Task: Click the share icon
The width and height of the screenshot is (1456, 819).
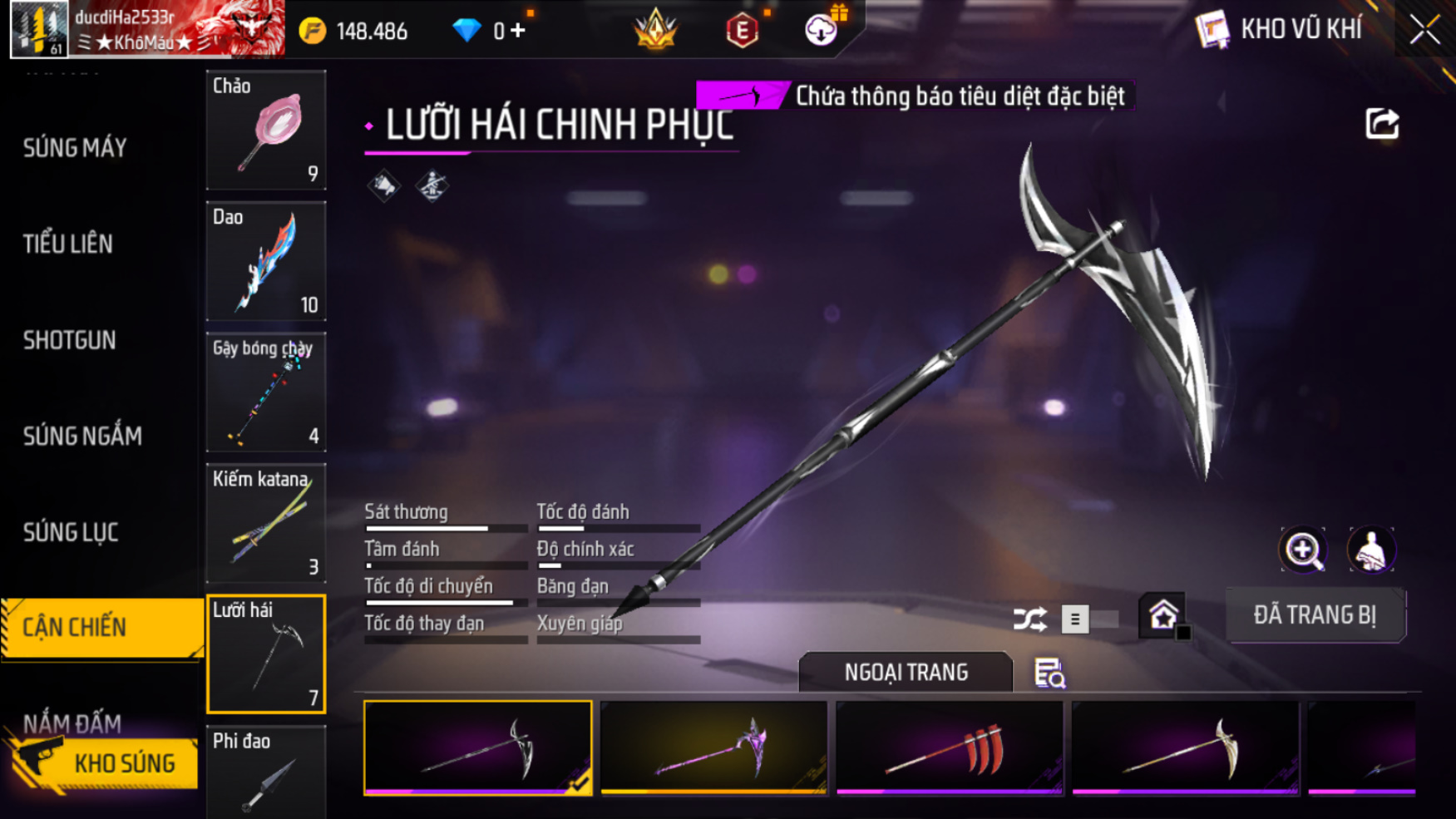Action: click(1381, 125)
